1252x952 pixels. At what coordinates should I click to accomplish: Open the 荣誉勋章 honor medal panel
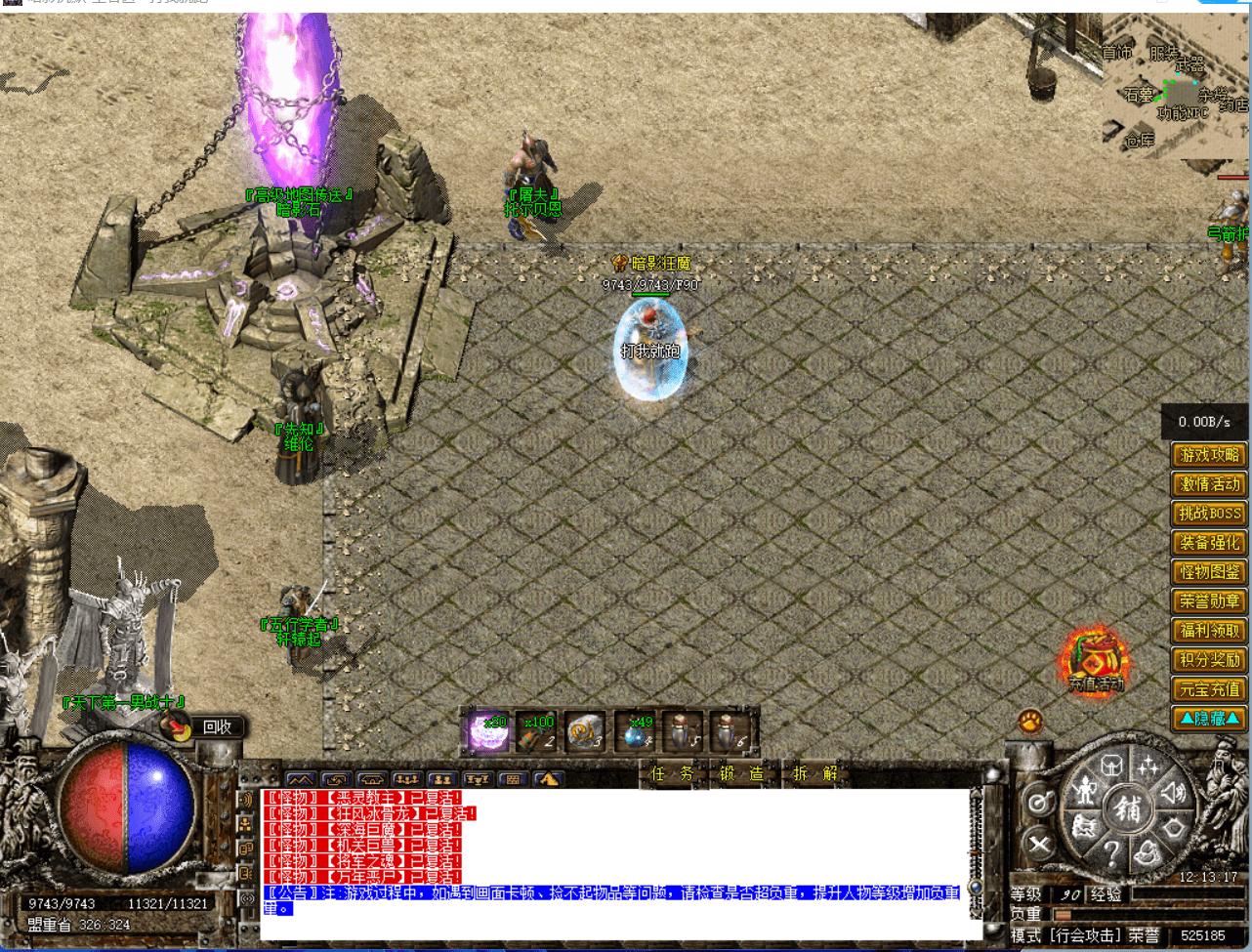pos(1209,601)
